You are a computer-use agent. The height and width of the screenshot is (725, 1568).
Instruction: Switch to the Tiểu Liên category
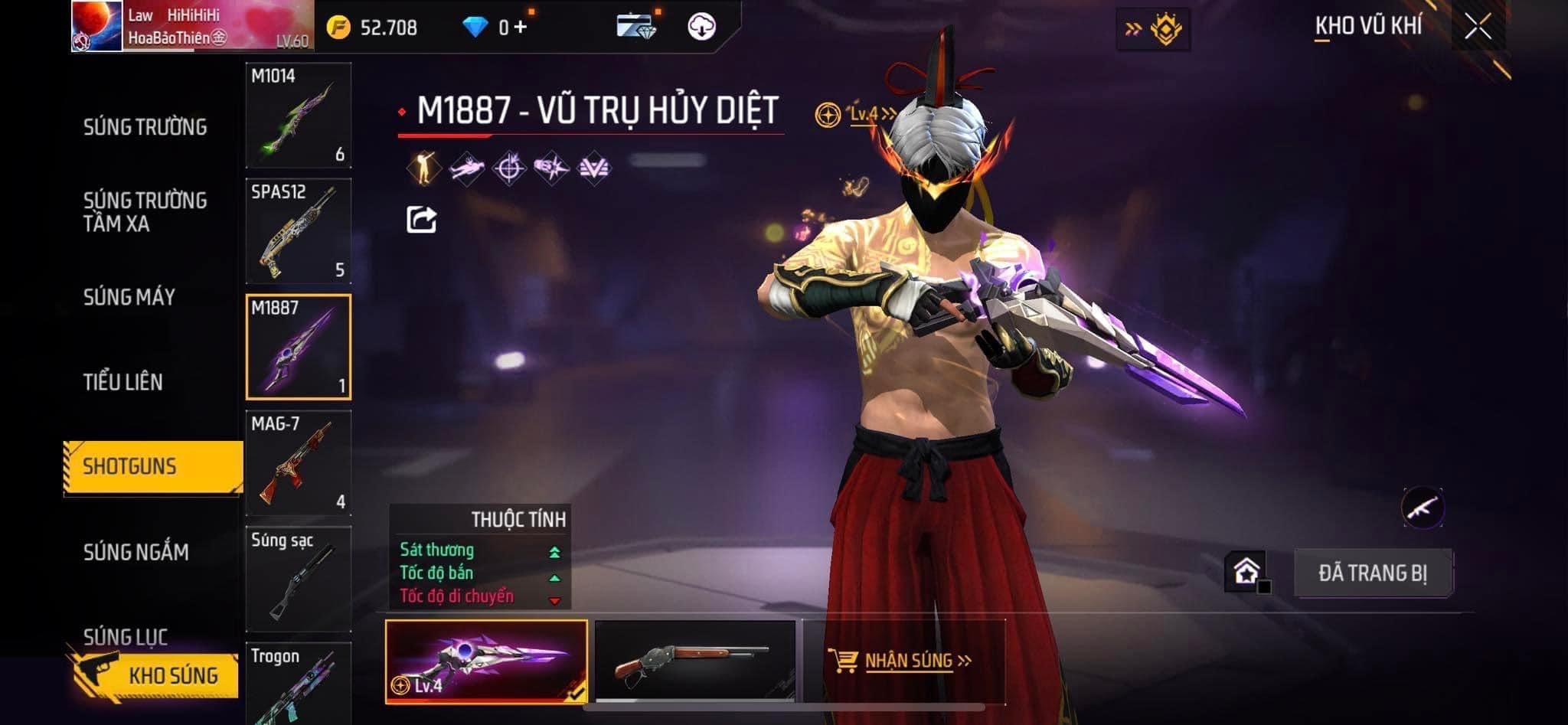pyautogui.click(x=122, y=382)
